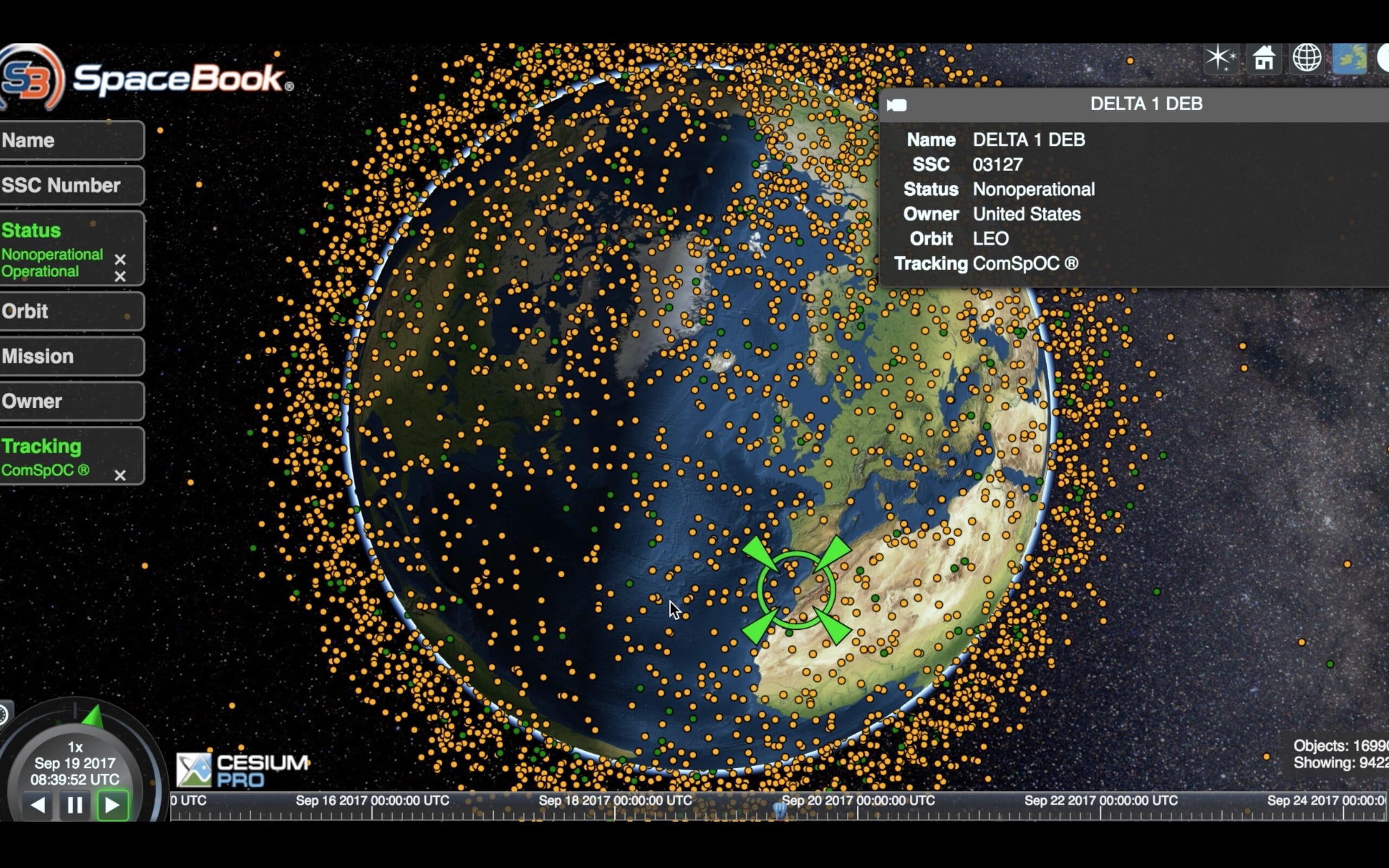The image size is (1389, 868).
Task: Click the green play forward button
Action: tap(112, 805)
